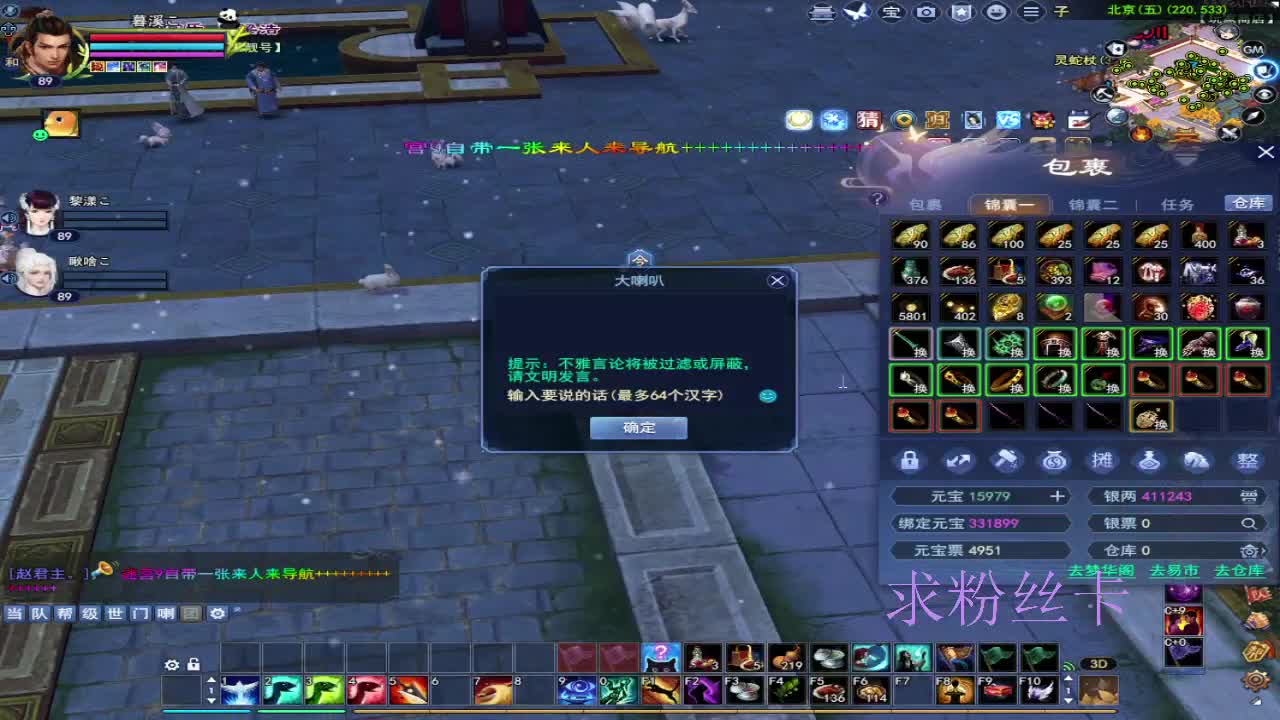Click the 猜 guessing event icon
This screenshot has height=720, width=1280.
pos(868,120)
